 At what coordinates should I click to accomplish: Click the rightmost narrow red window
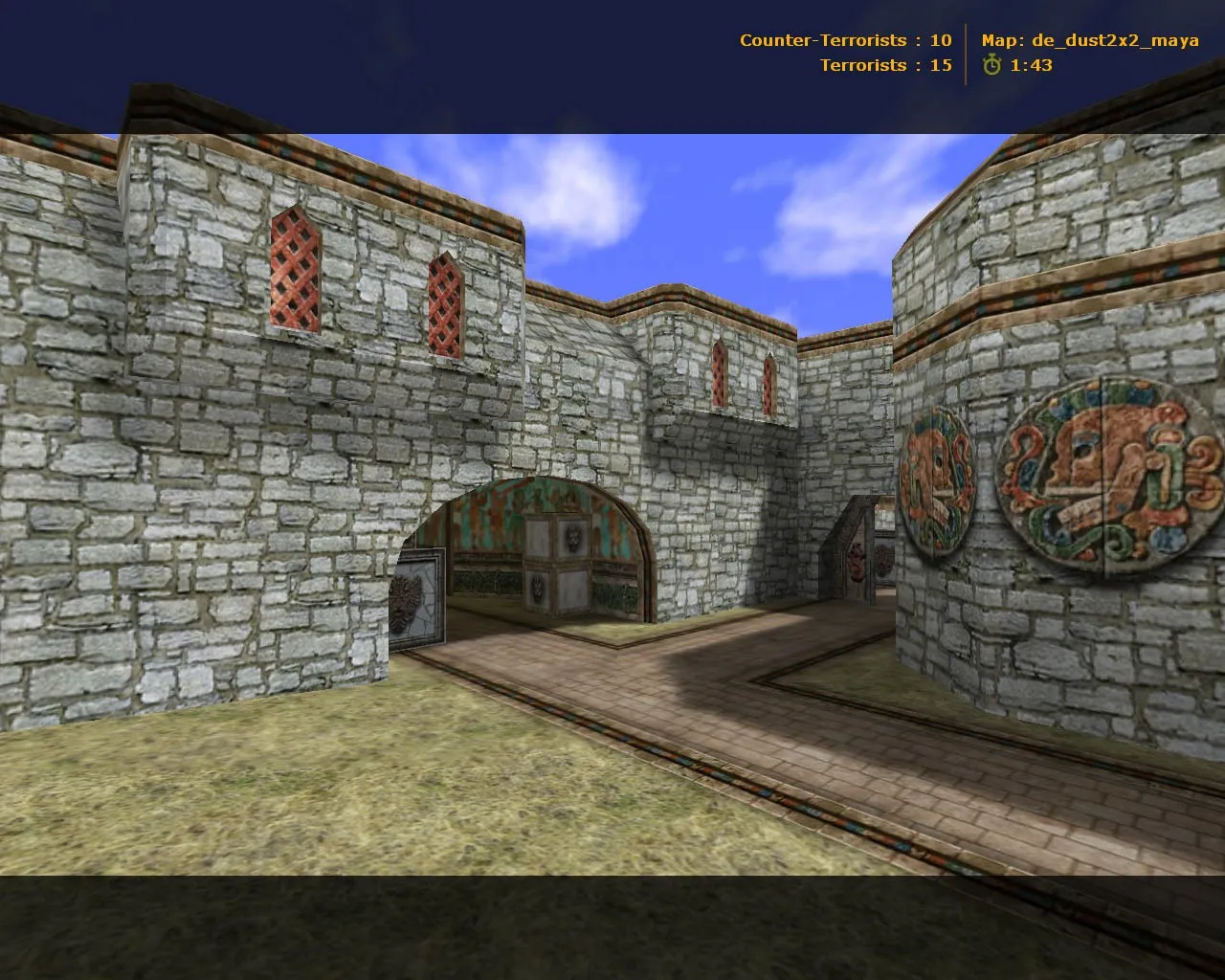click(x=768, y=383)
